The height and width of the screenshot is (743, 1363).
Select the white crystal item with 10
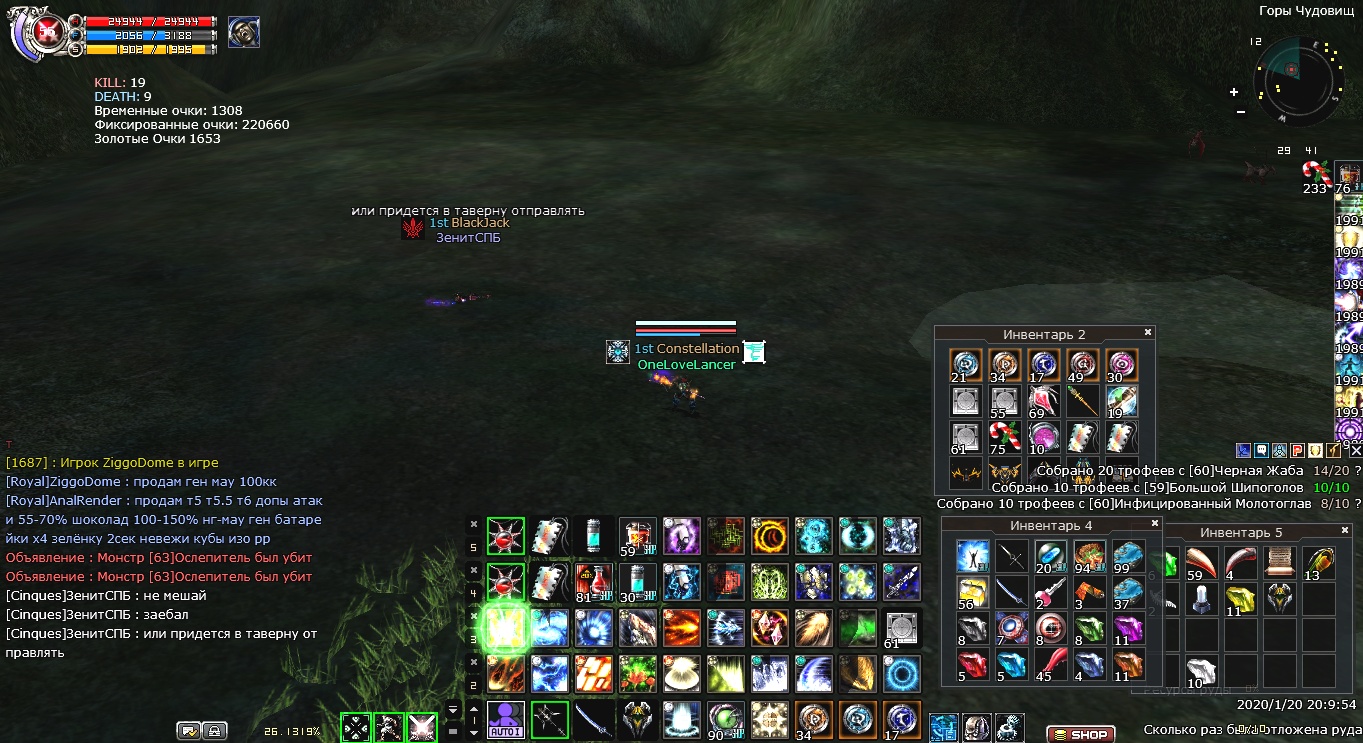pyautogui.click(x=1201, y=671)
